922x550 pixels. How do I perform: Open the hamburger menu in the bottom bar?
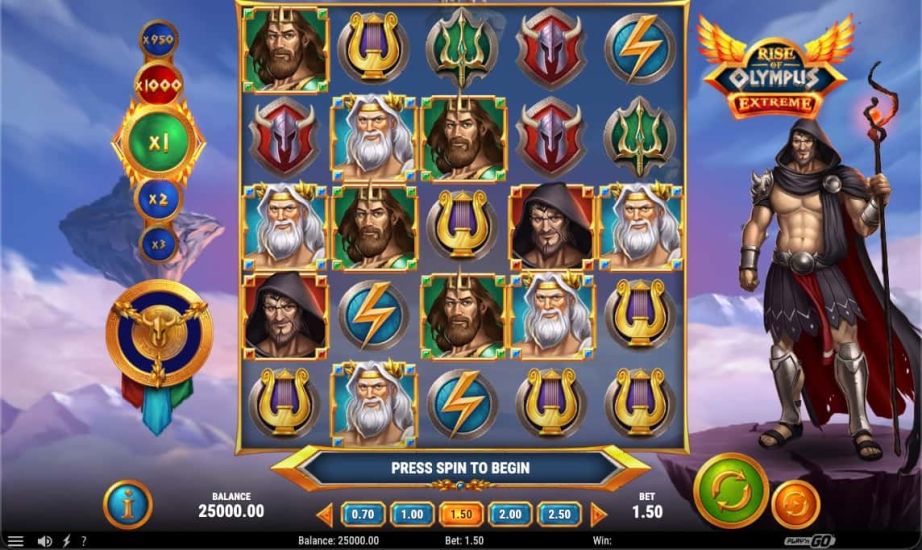click(16, 541)
